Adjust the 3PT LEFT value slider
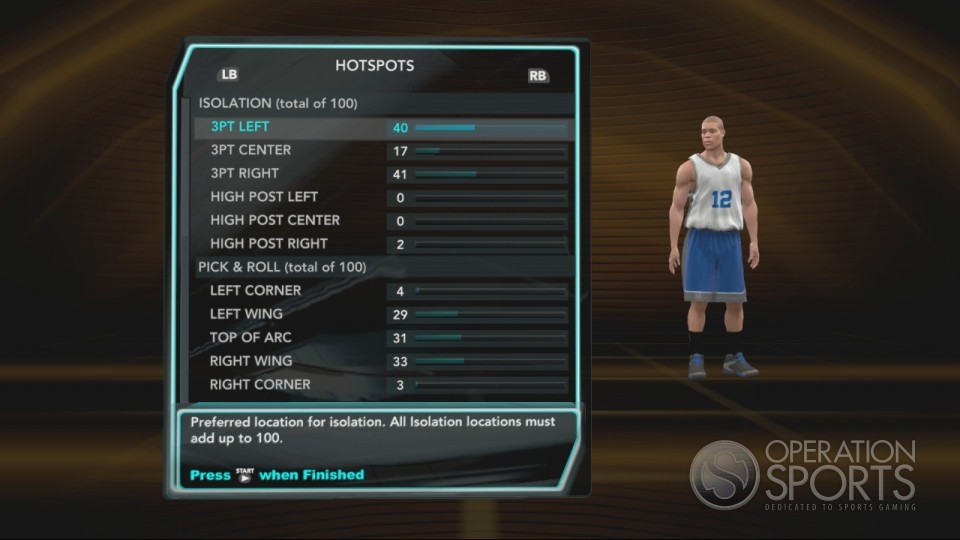The image size is (960, 540). (490, 128)
